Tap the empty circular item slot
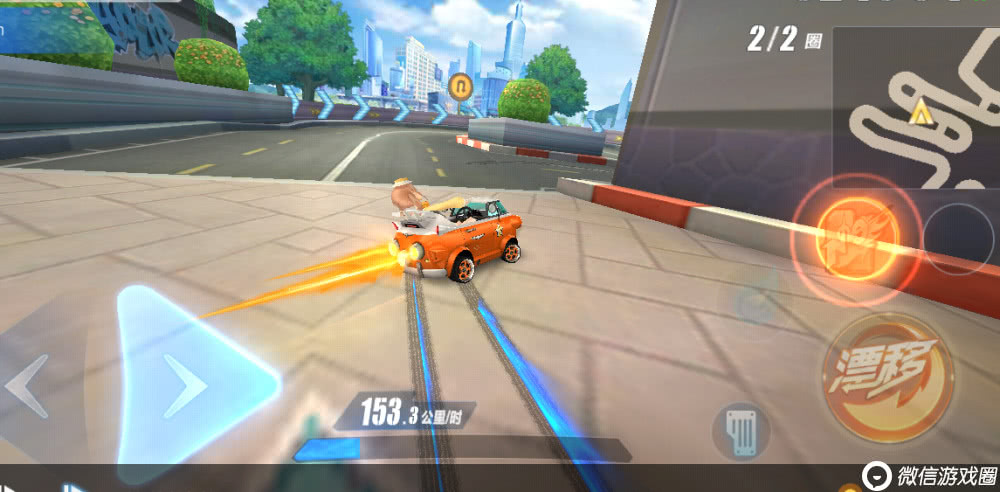 click(958, 239)
